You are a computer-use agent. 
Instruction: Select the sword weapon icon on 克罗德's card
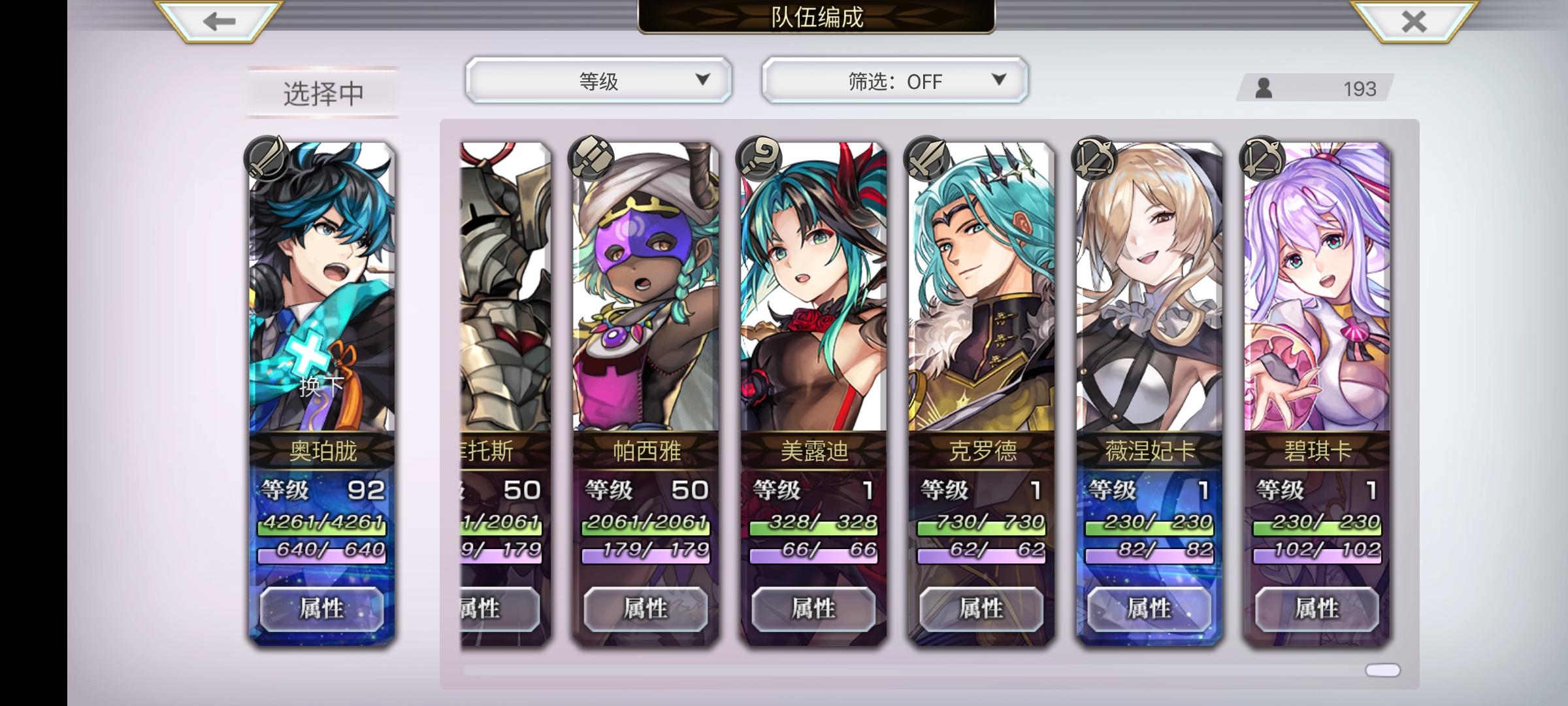click(928, 157)
